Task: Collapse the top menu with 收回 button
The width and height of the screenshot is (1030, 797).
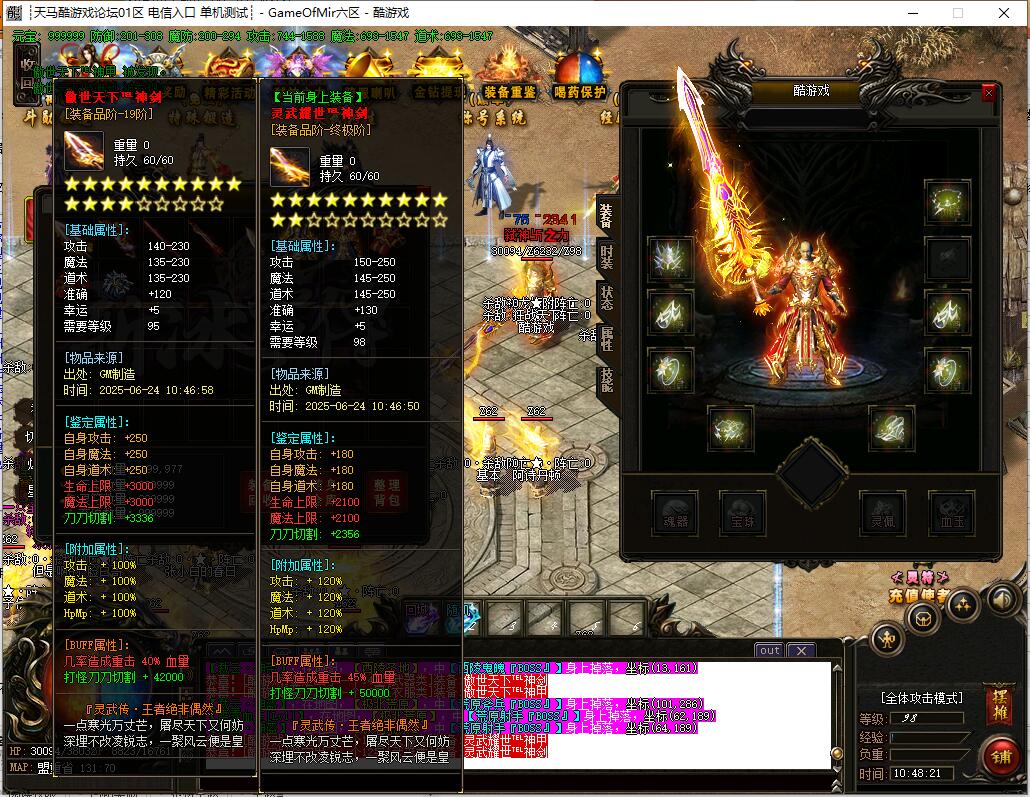Action: [x=26, y=71]
